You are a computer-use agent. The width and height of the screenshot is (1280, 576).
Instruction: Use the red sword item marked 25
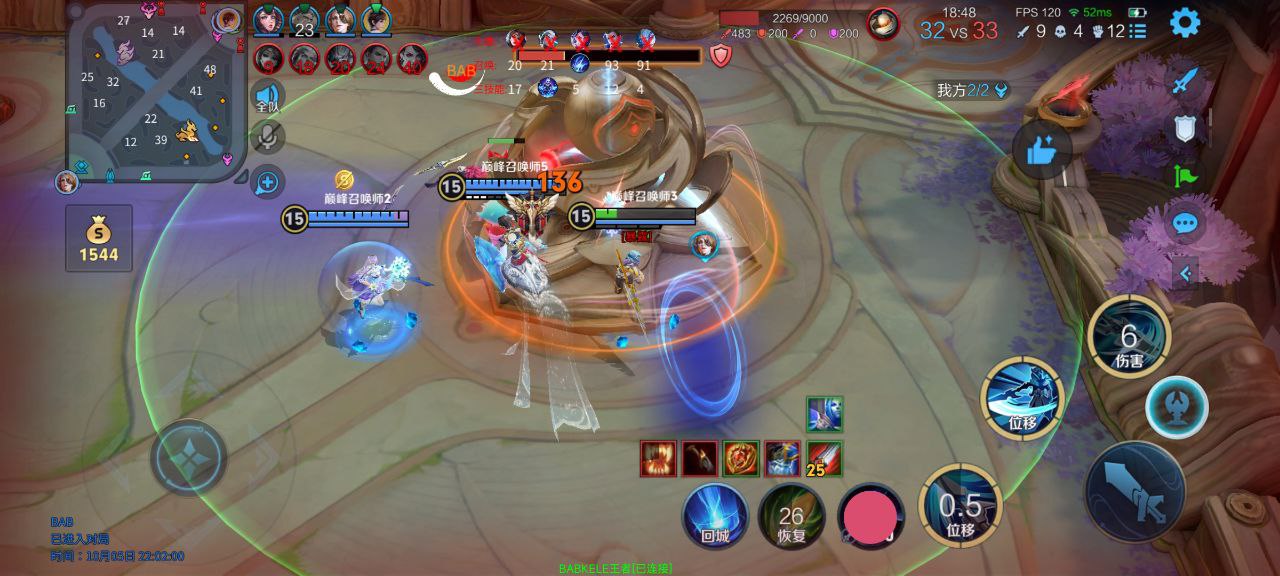coord(824,459)
